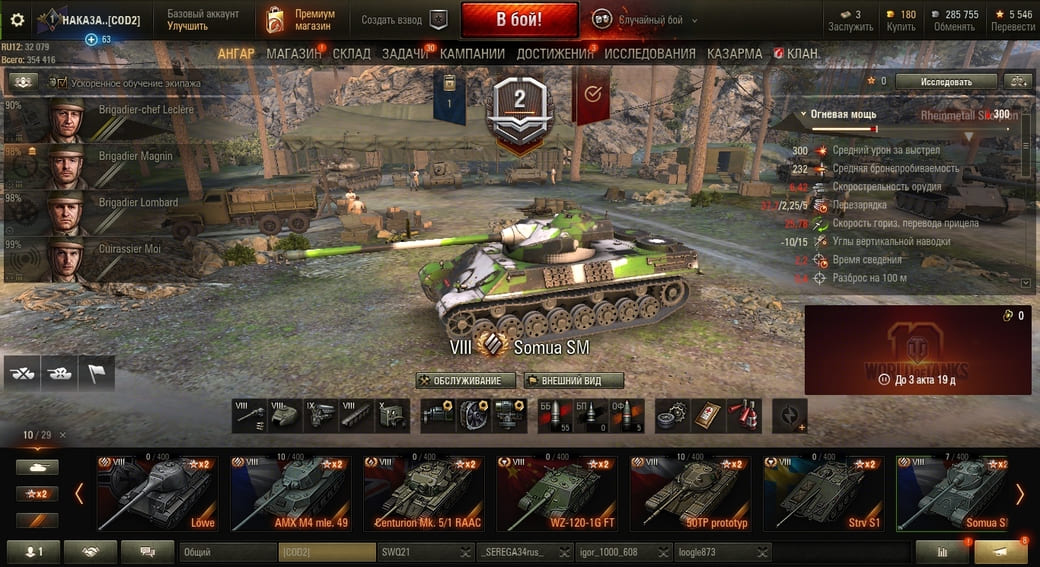Go to the Задачи tab

pos(405,53)
